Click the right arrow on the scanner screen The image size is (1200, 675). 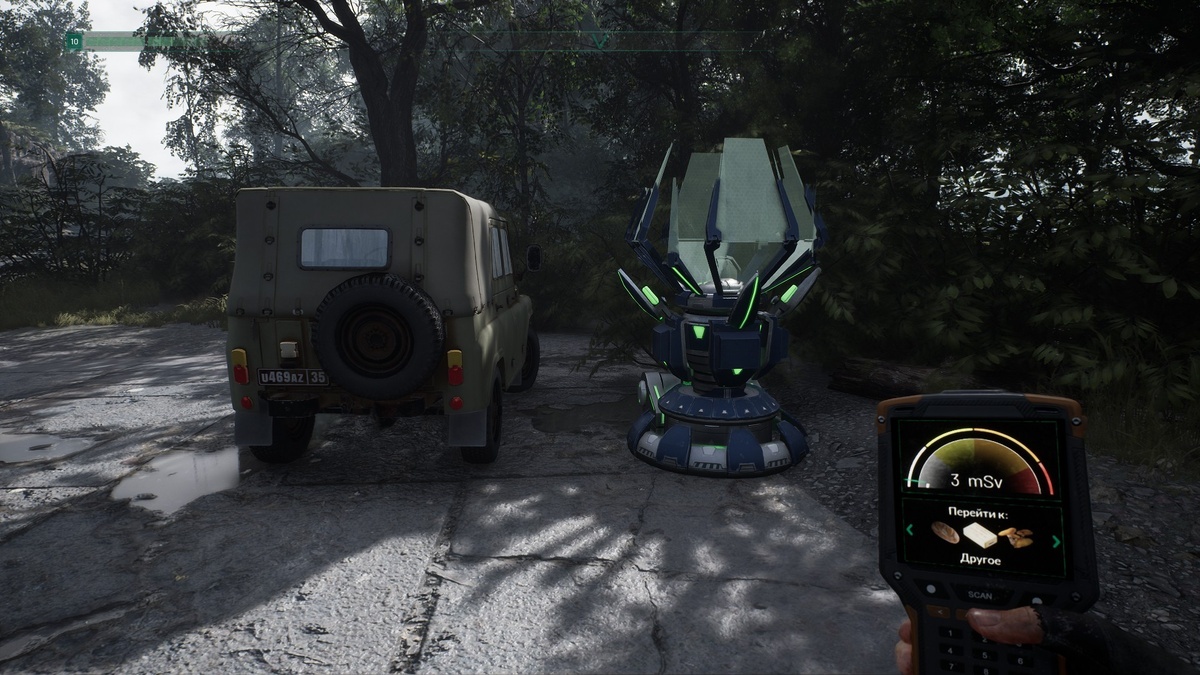tap(1056, 542)
